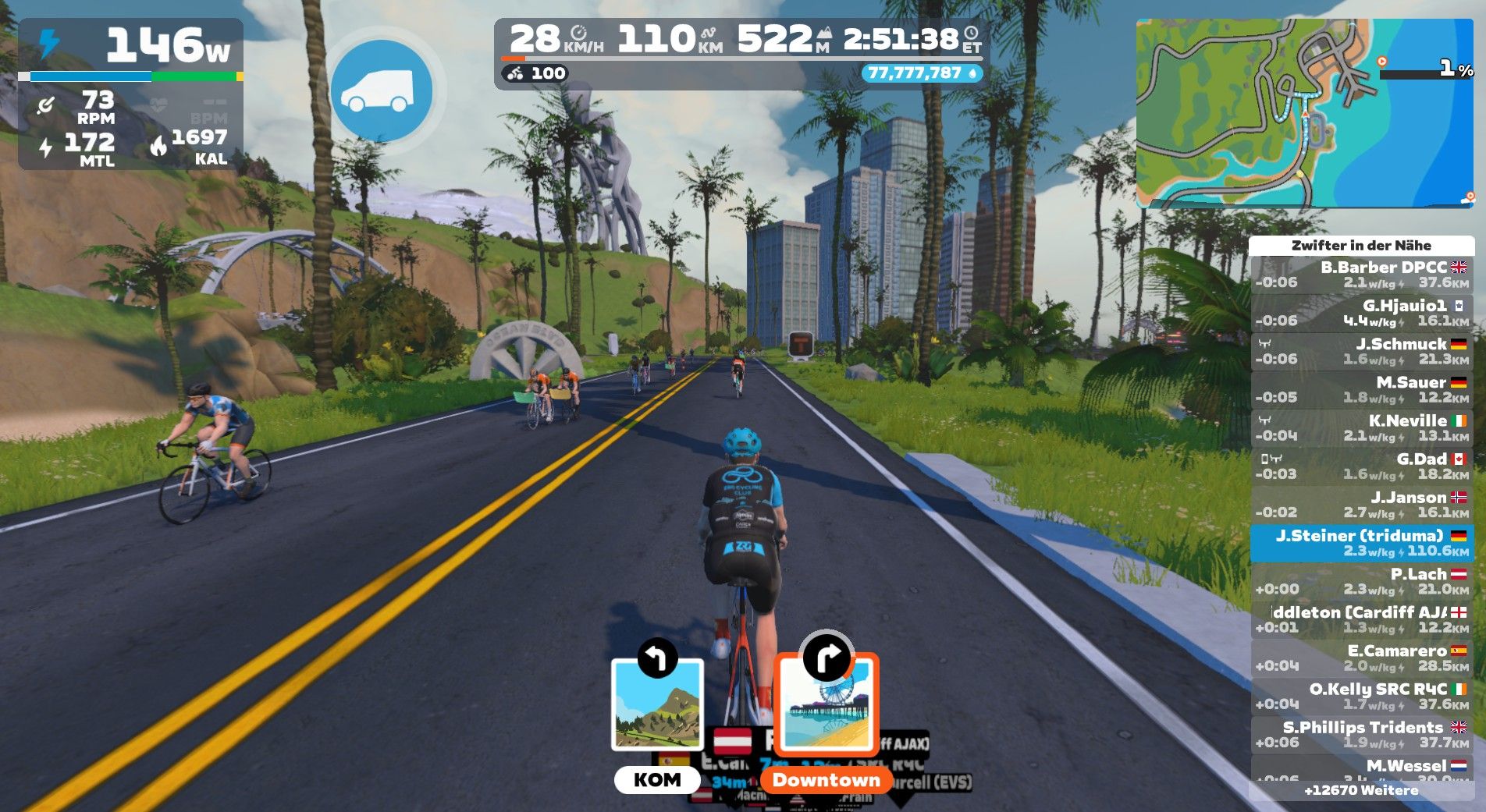Click O.Kelly SRC R4C rider row
The height and width of the screenshot is (812, 1486).
[x=1361, y=696]
